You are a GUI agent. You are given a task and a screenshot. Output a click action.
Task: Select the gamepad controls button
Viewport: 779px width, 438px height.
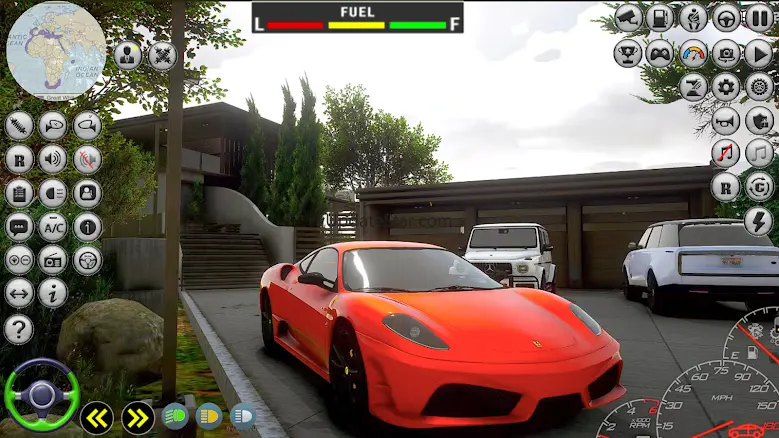(660, 52)
